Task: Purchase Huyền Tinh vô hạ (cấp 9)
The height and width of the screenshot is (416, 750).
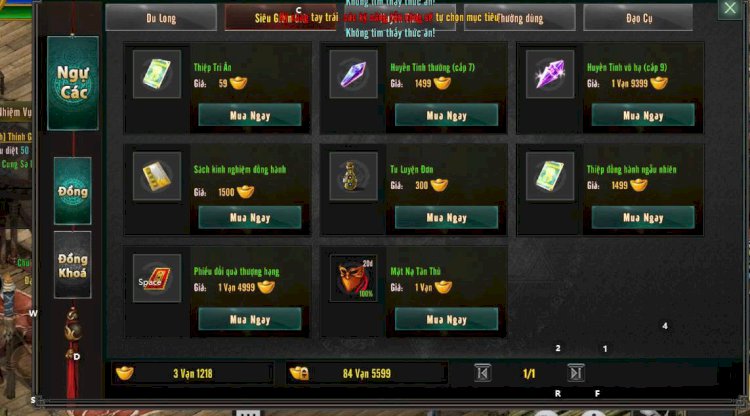Action: [642, 115]
